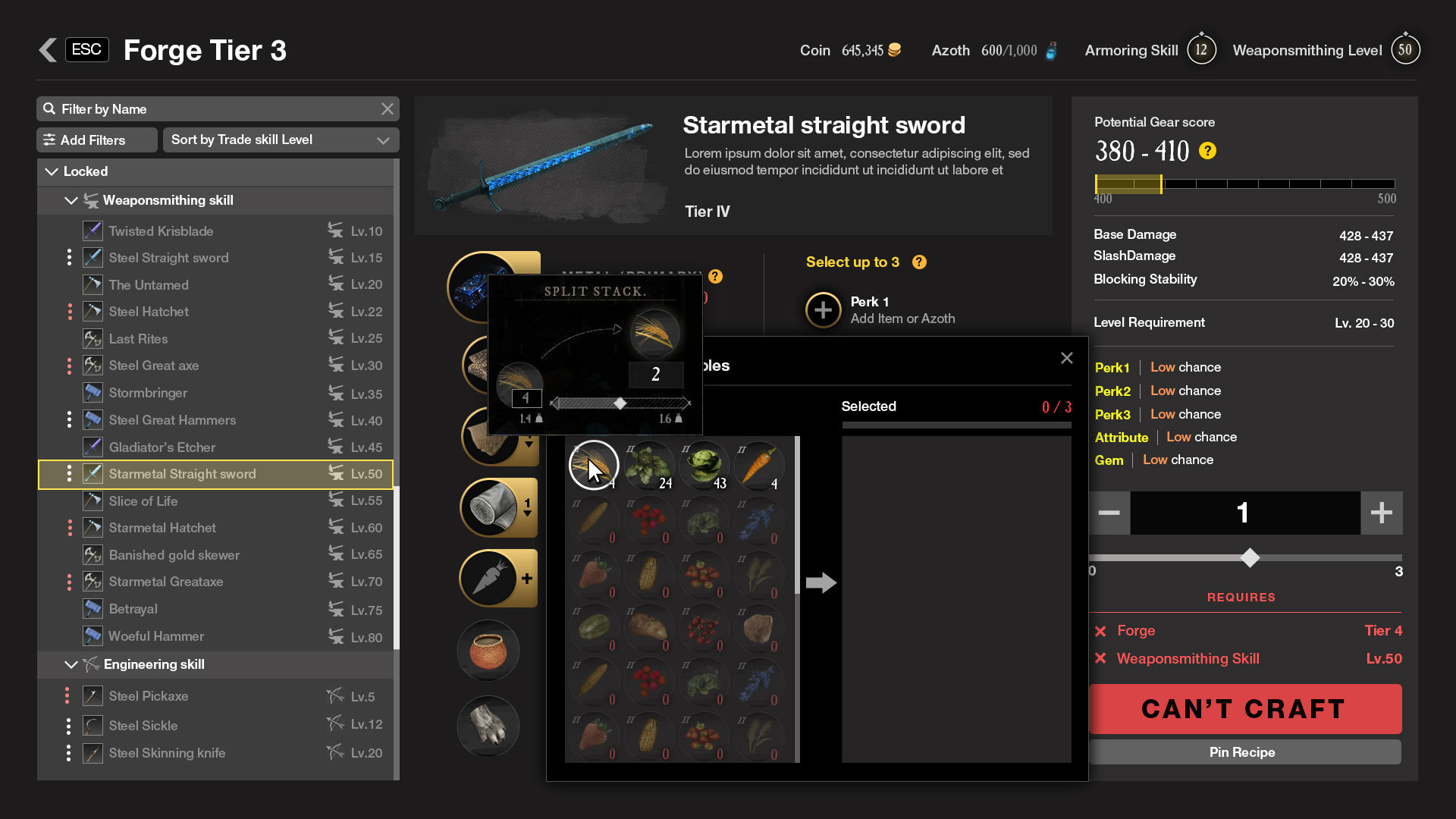Collapse the Weaponsmithing skill category
This screenshot has width=1456, height=819.
pos(71,201)
